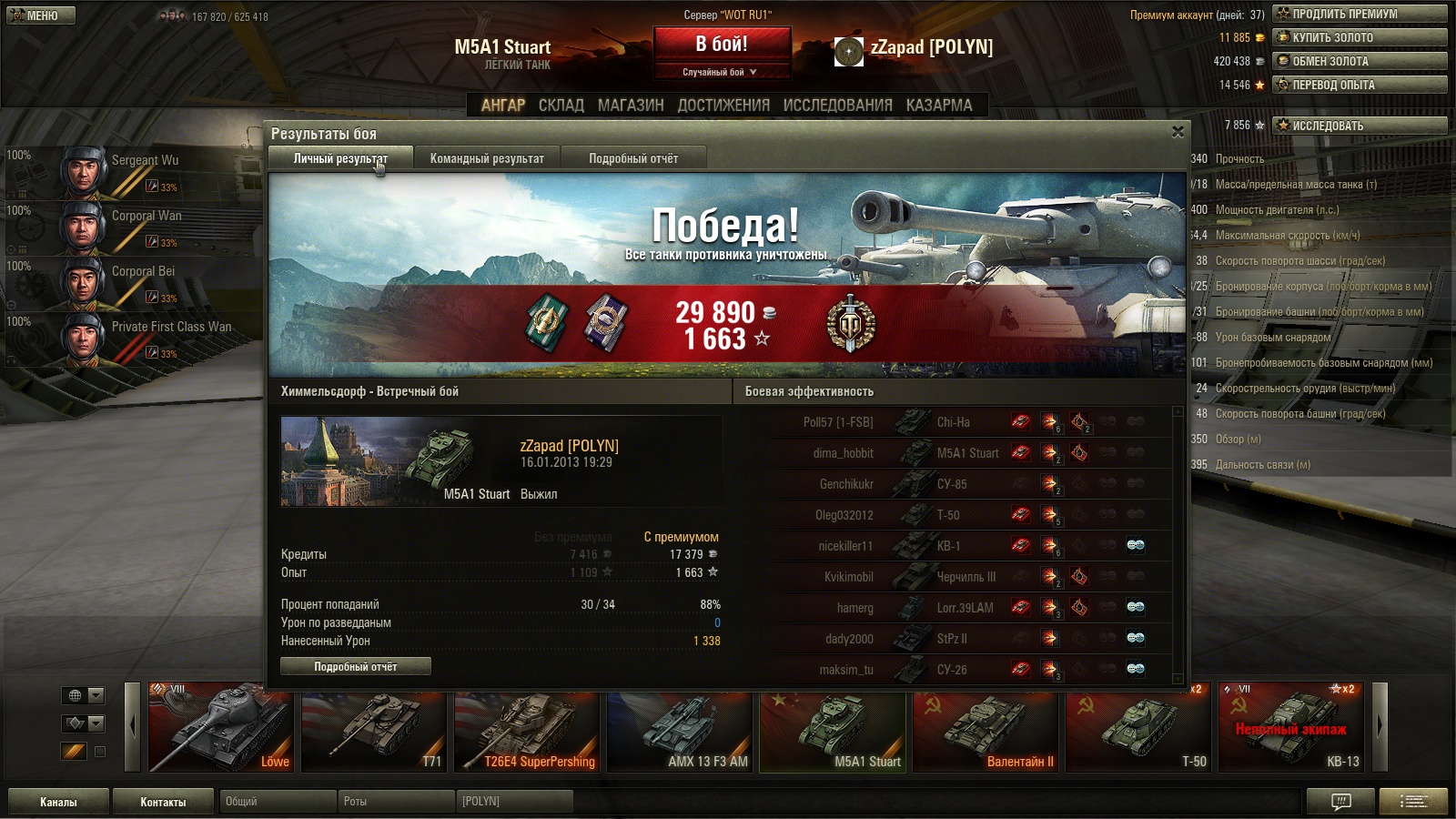Buy gold with Купить золото
The height and width of the screenshot is (819, 1456).
pos(1360,37)
